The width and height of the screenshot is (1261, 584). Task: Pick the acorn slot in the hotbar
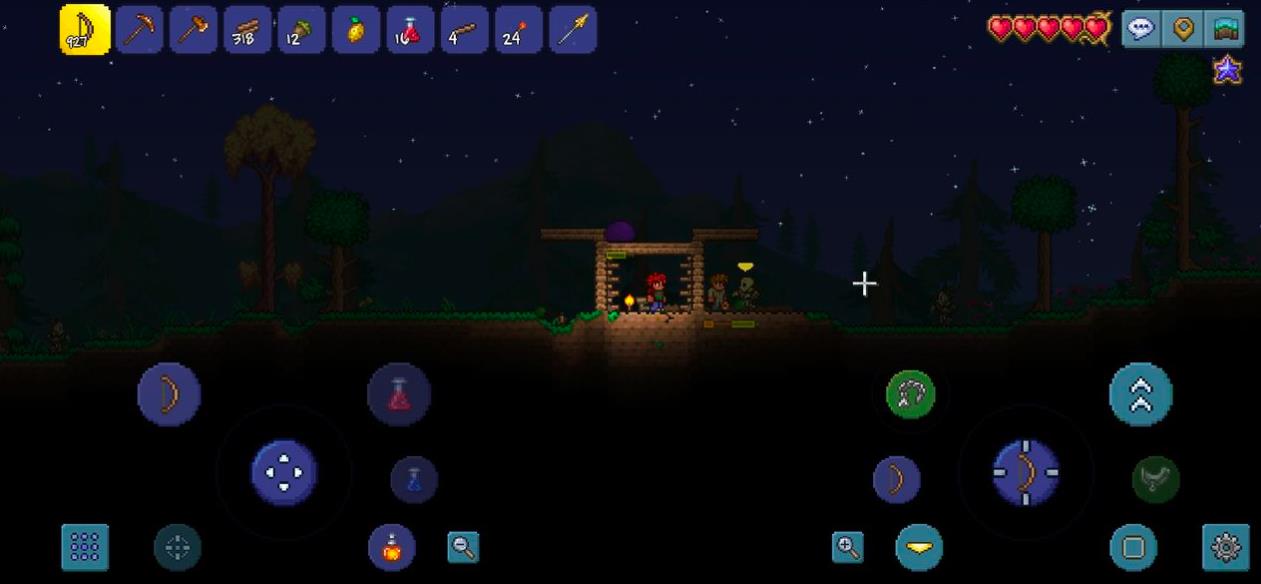click(301, 30)
